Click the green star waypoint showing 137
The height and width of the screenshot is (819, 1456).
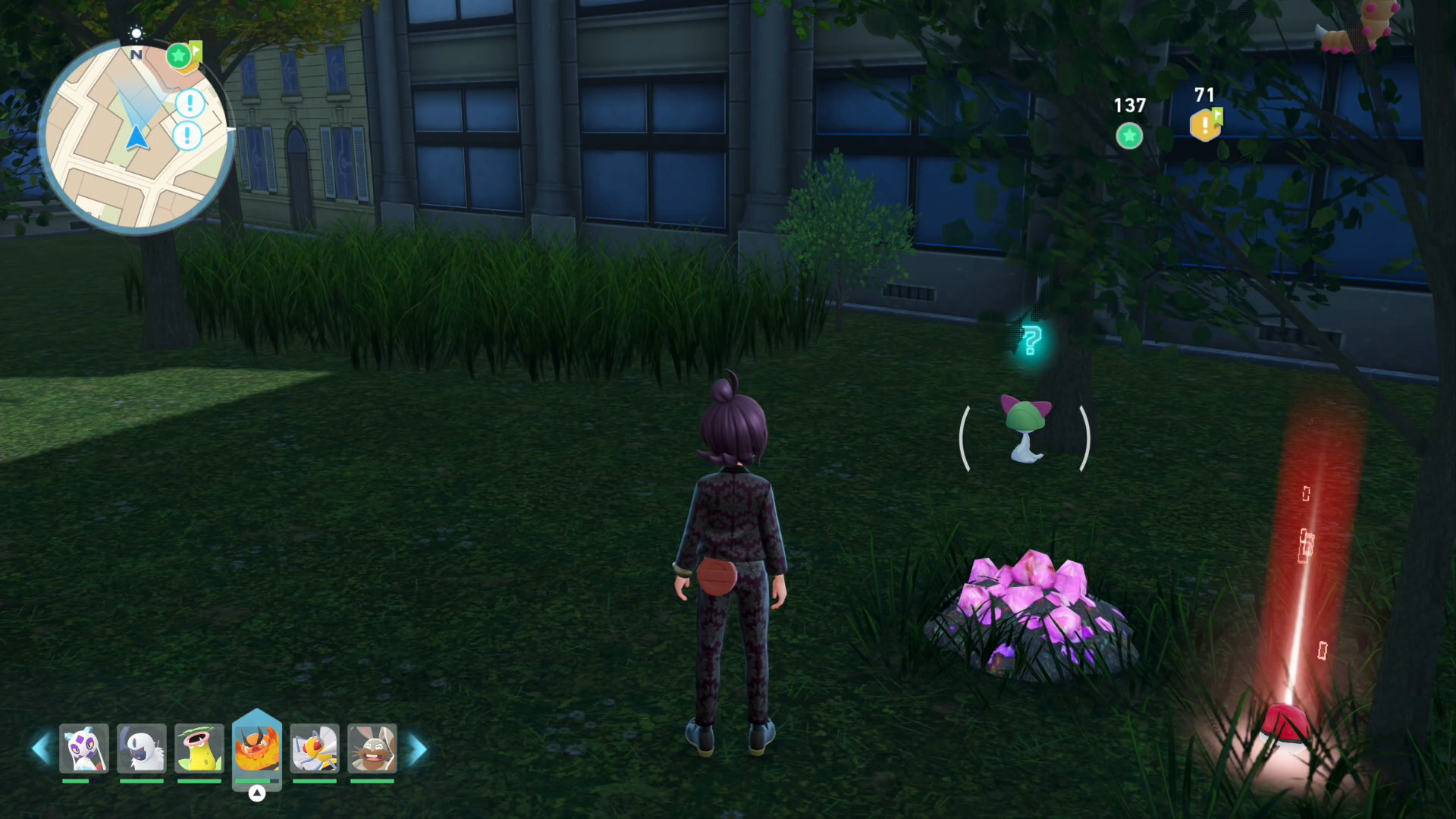point(1129,136)
